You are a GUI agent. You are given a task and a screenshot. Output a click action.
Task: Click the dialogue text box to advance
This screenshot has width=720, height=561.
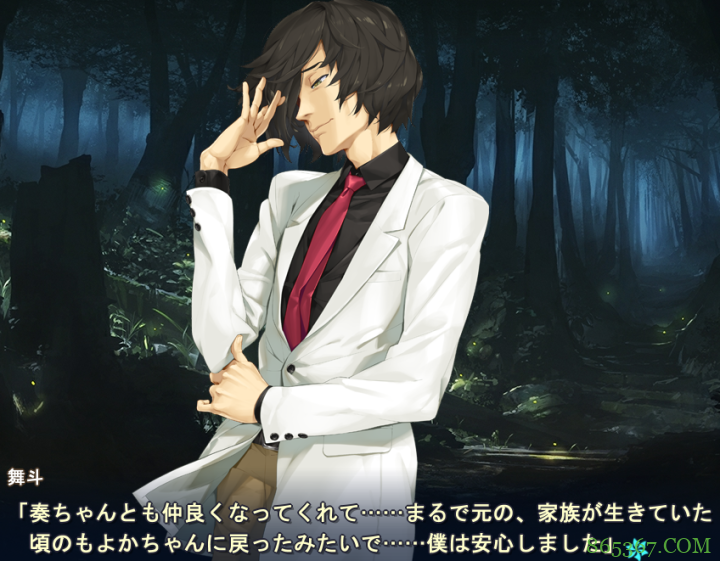360,527
